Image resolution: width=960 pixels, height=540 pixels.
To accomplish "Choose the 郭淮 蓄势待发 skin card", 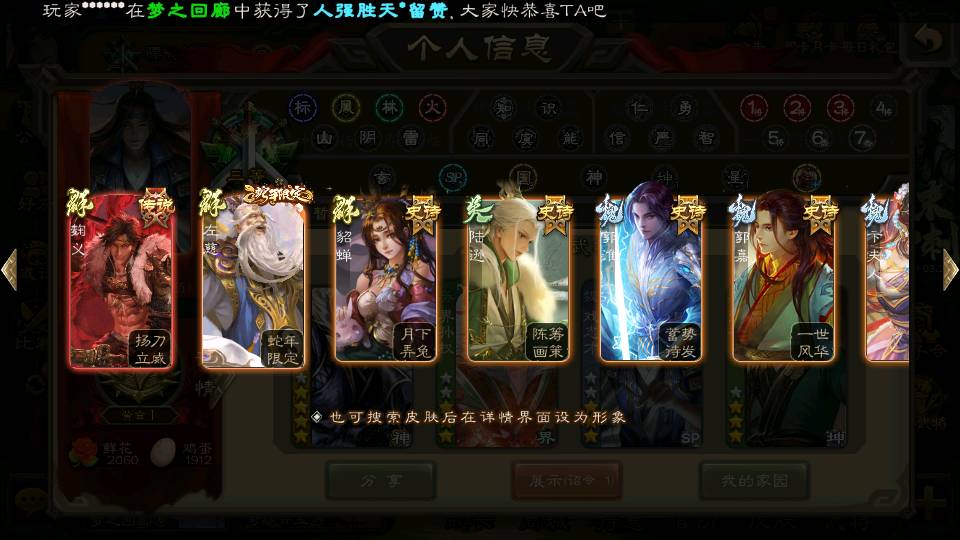I will pyautogui.click(x=650, y=280).
